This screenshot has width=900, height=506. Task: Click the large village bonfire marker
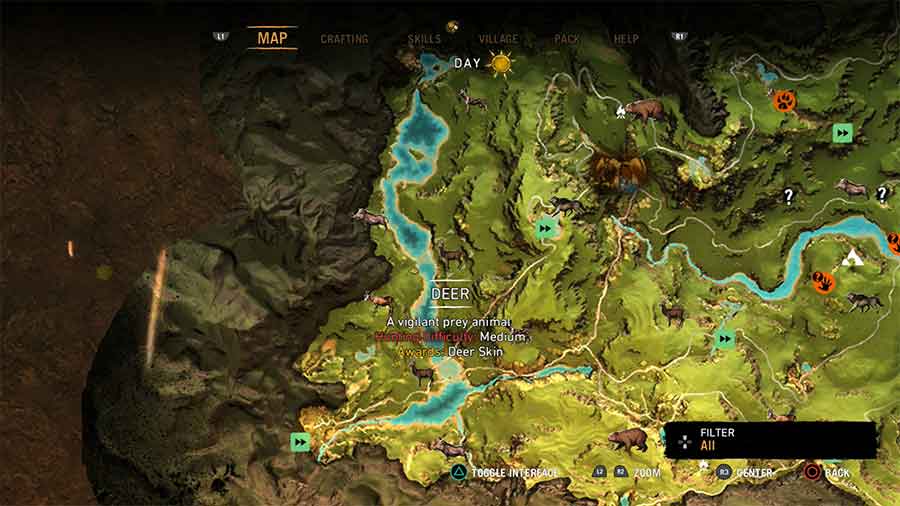tap(612, 168)
